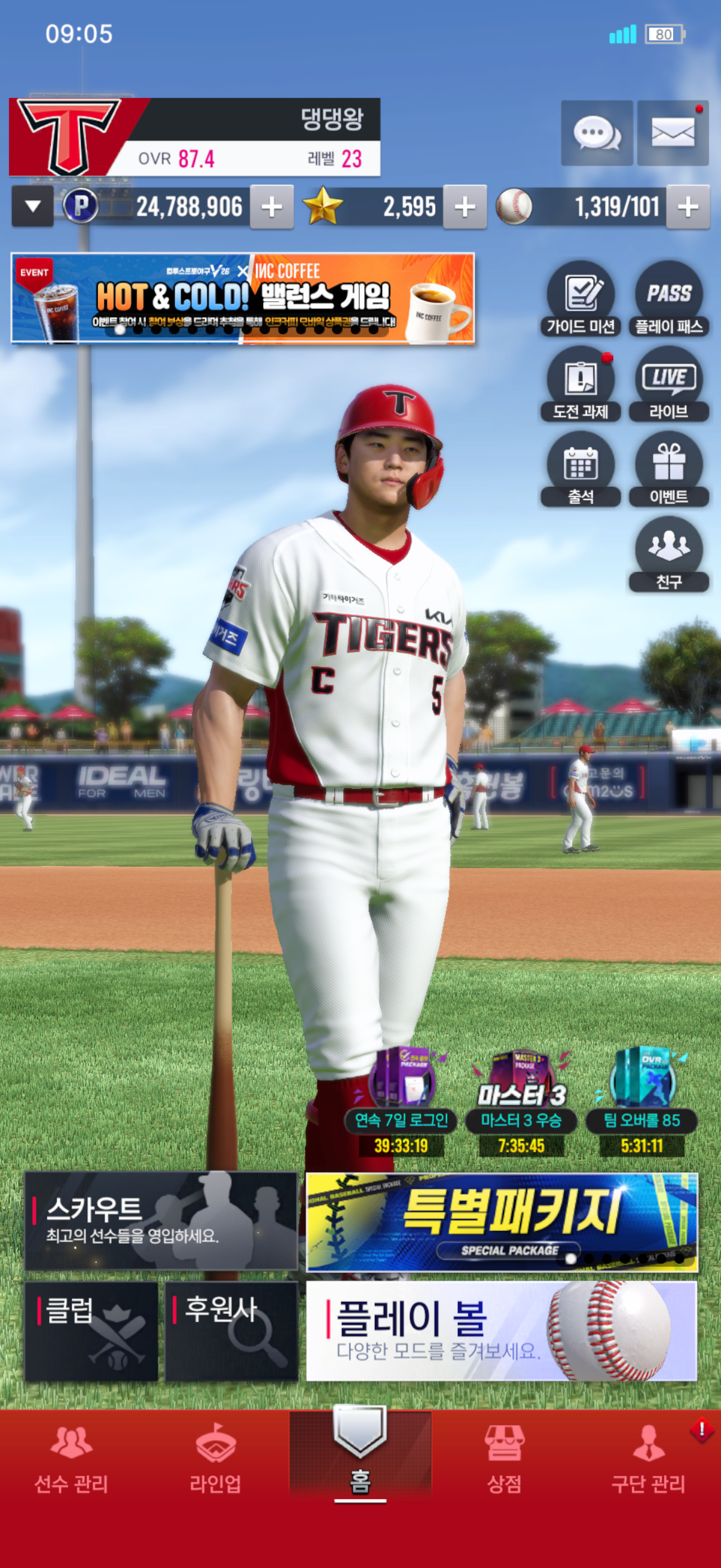Open the 플레이 패스 PASS menu

pyautogui.click(x=668, y=300)
